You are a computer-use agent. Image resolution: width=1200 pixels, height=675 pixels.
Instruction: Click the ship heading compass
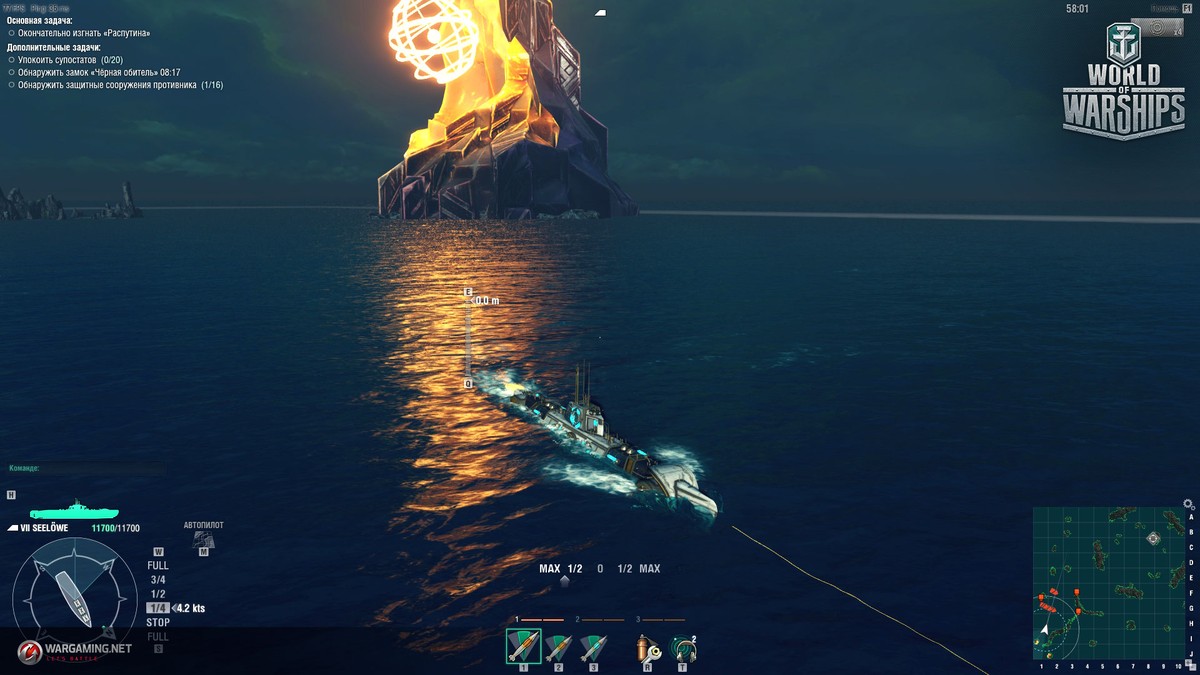(x=75, y=598)
